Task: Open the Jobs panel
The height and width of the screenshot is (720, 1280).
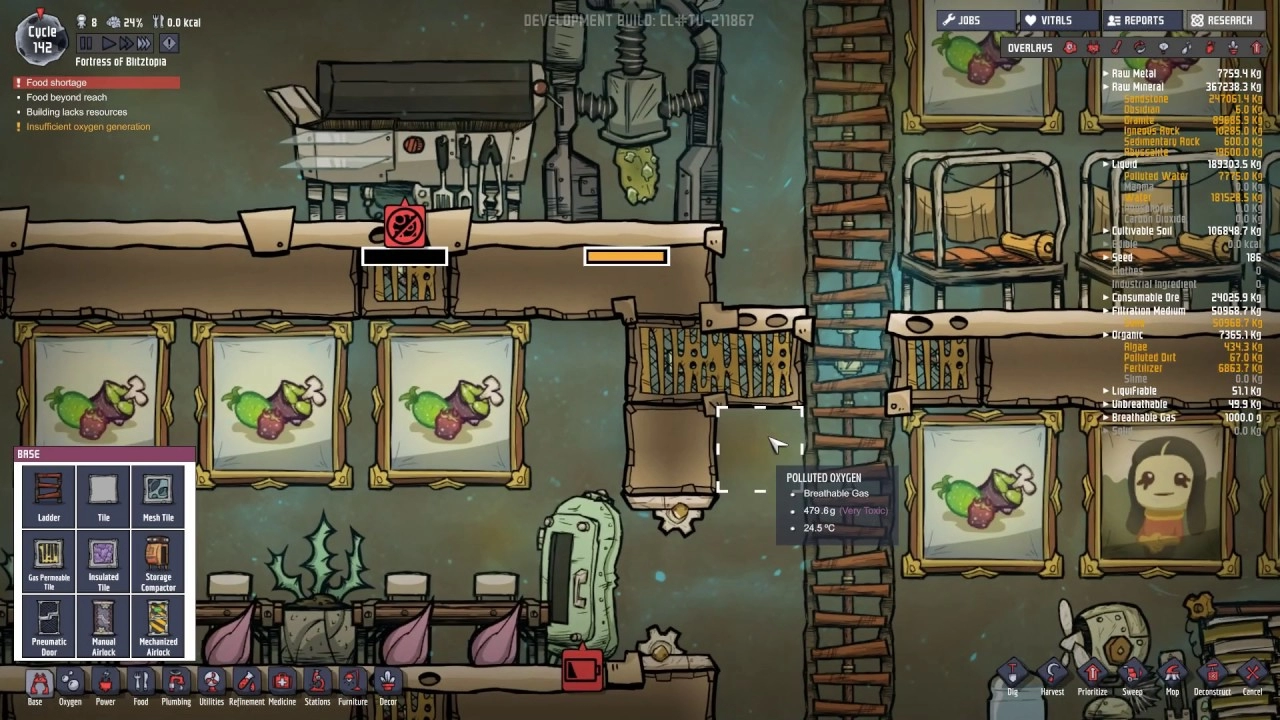Action: click(x=974, y=20)
